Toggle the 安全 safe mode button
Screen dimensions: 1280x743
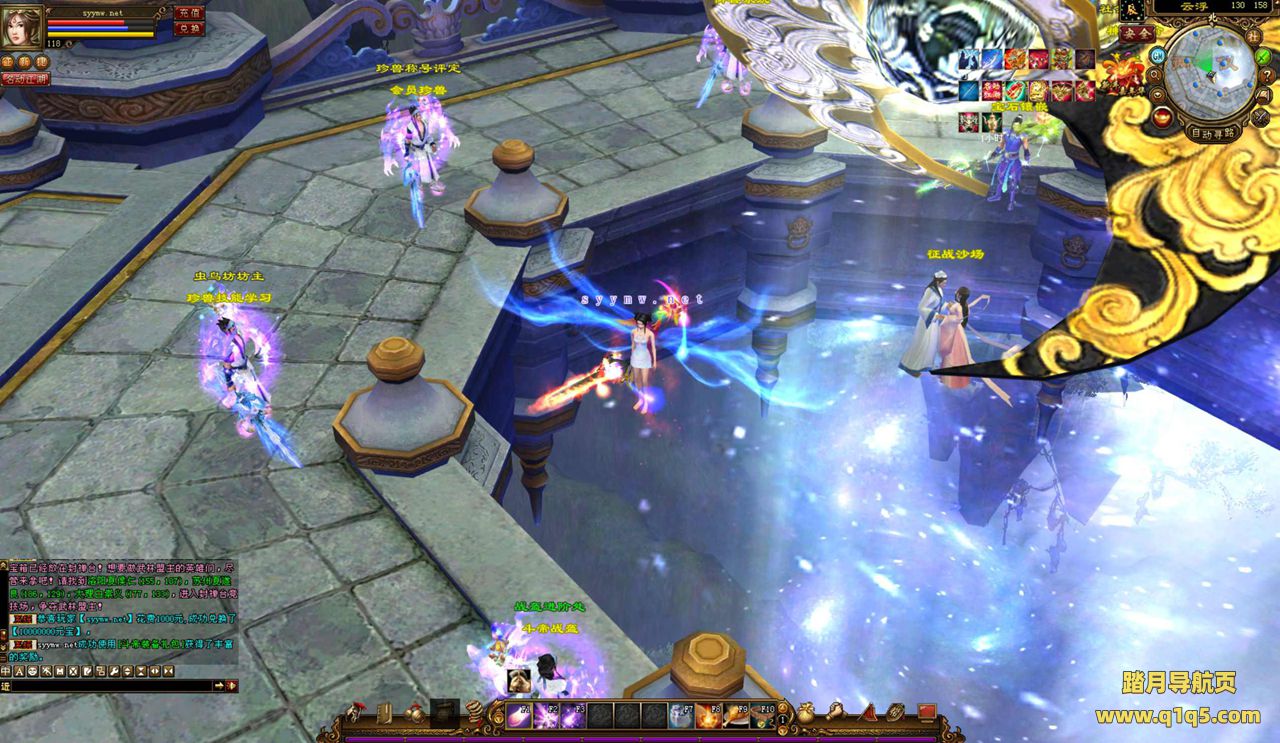(x=1136, y=33)
